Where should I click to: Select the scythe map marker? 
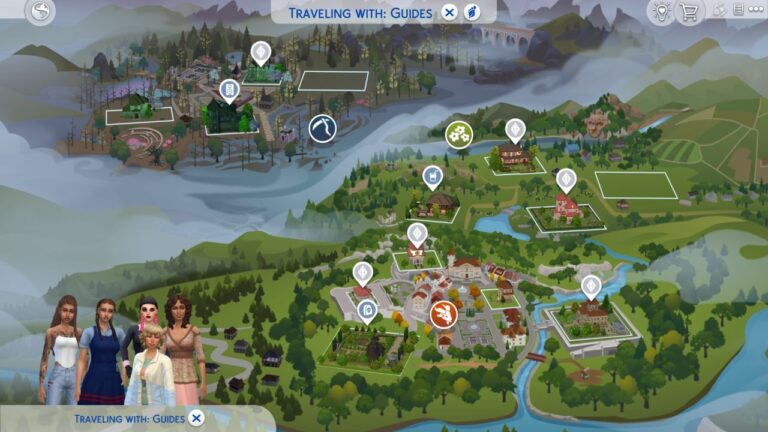pyautogui.click(x=321, y=128)
